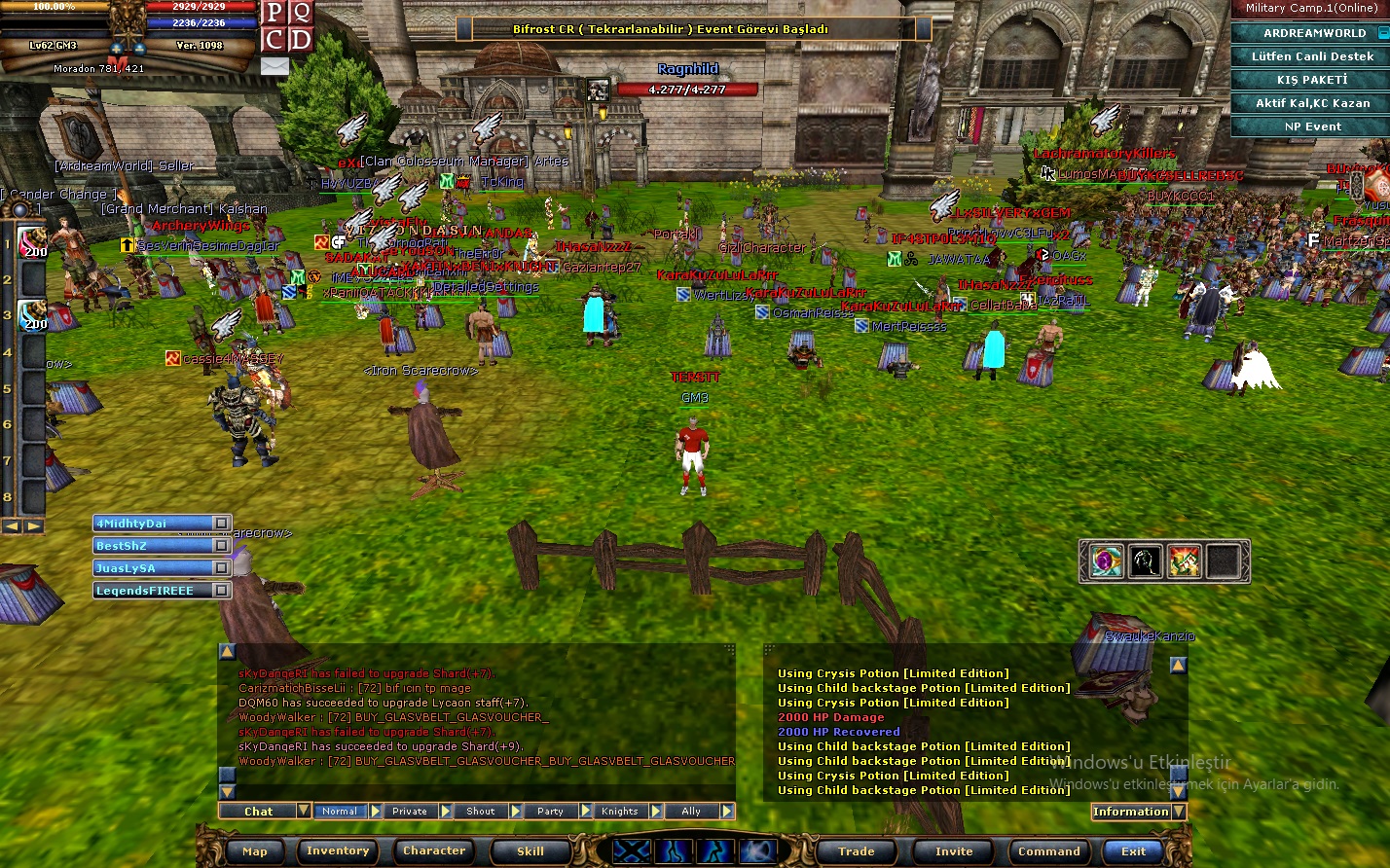Open the Character window
The height and width of the screenshot is (868, 1390).
[x=433, y=850]
